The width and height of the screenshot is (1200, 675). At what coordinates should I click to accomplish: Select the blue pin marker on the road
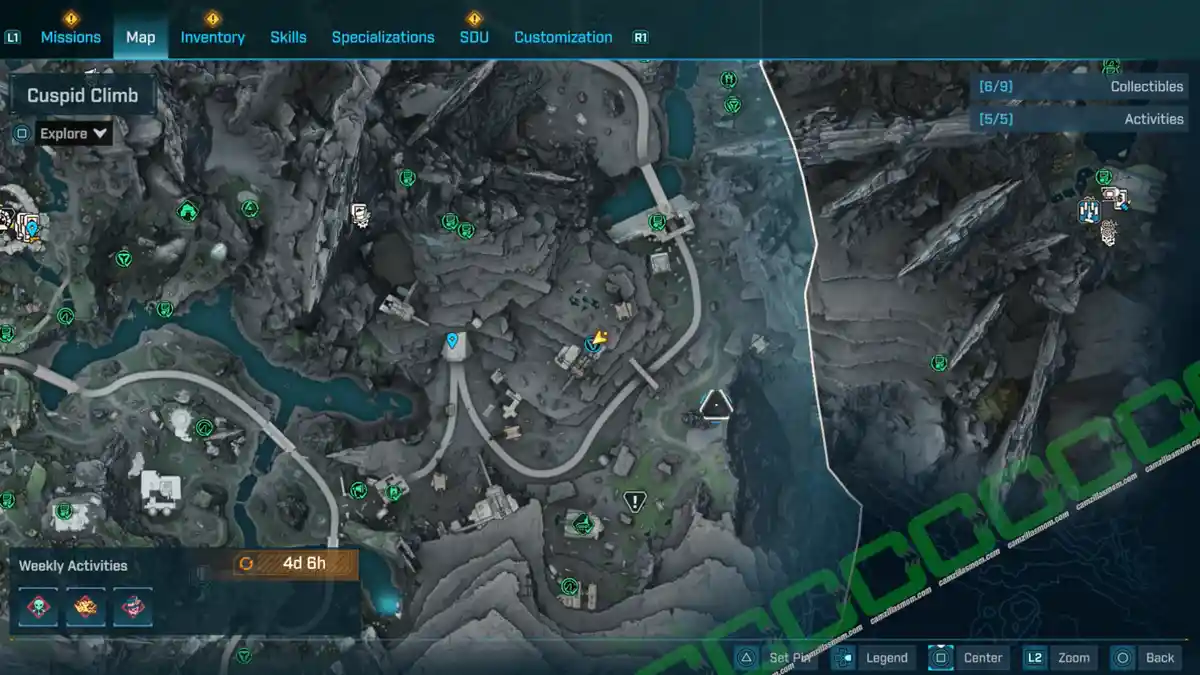(x=453, y=342)
